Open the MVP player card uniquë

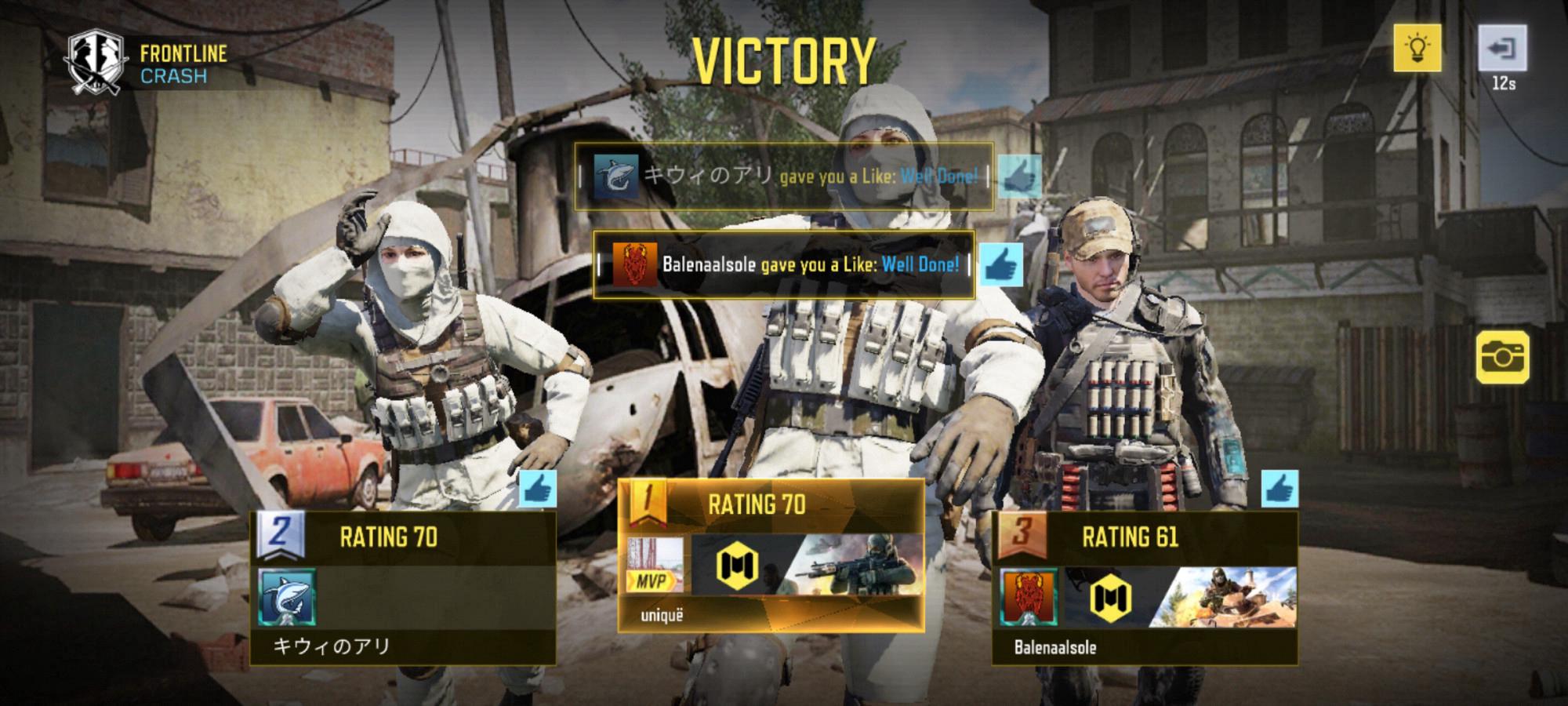(x=771, y=565)
